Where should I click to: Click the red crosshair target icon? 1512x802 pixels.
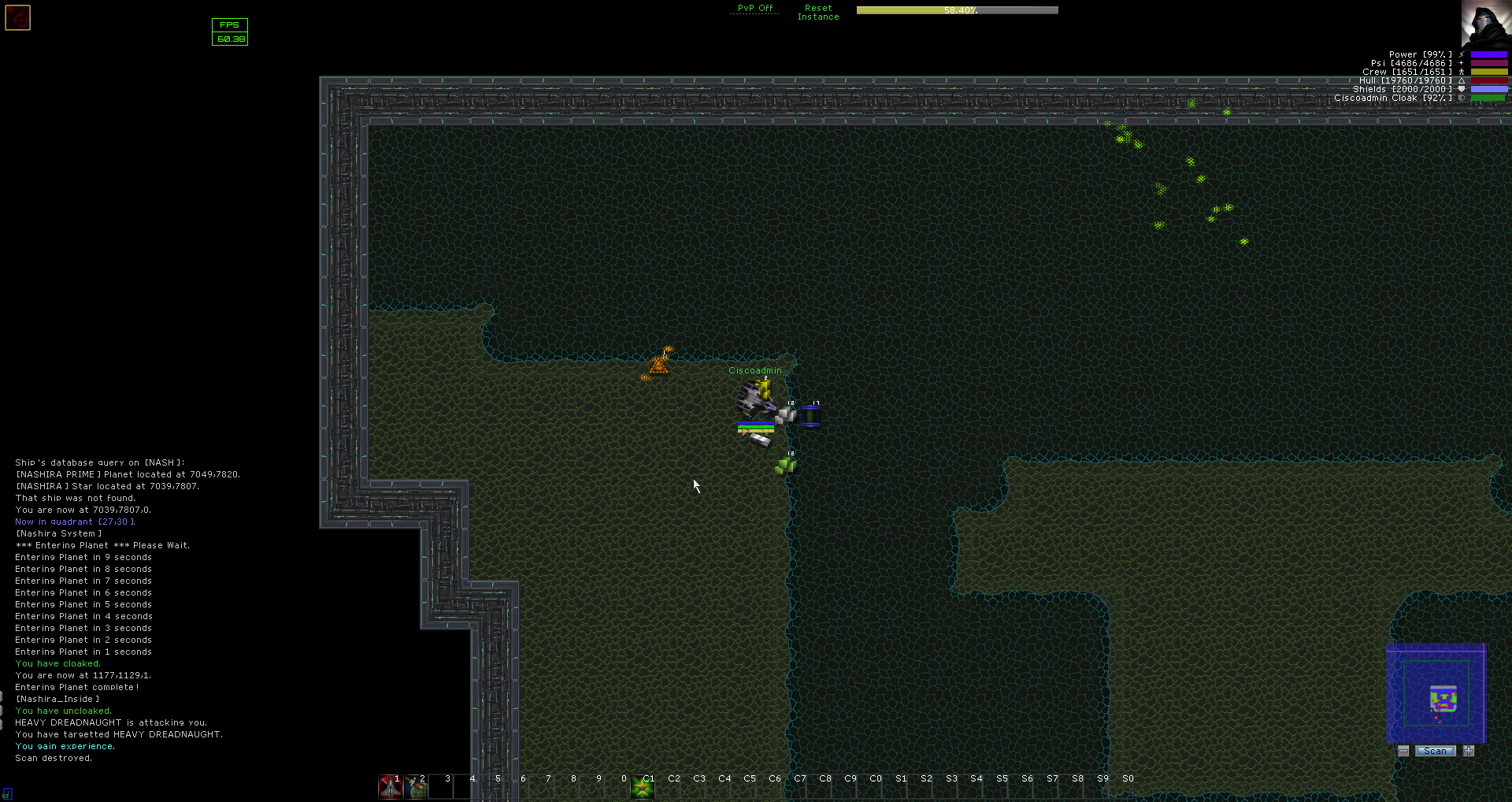tap(18, 18)
